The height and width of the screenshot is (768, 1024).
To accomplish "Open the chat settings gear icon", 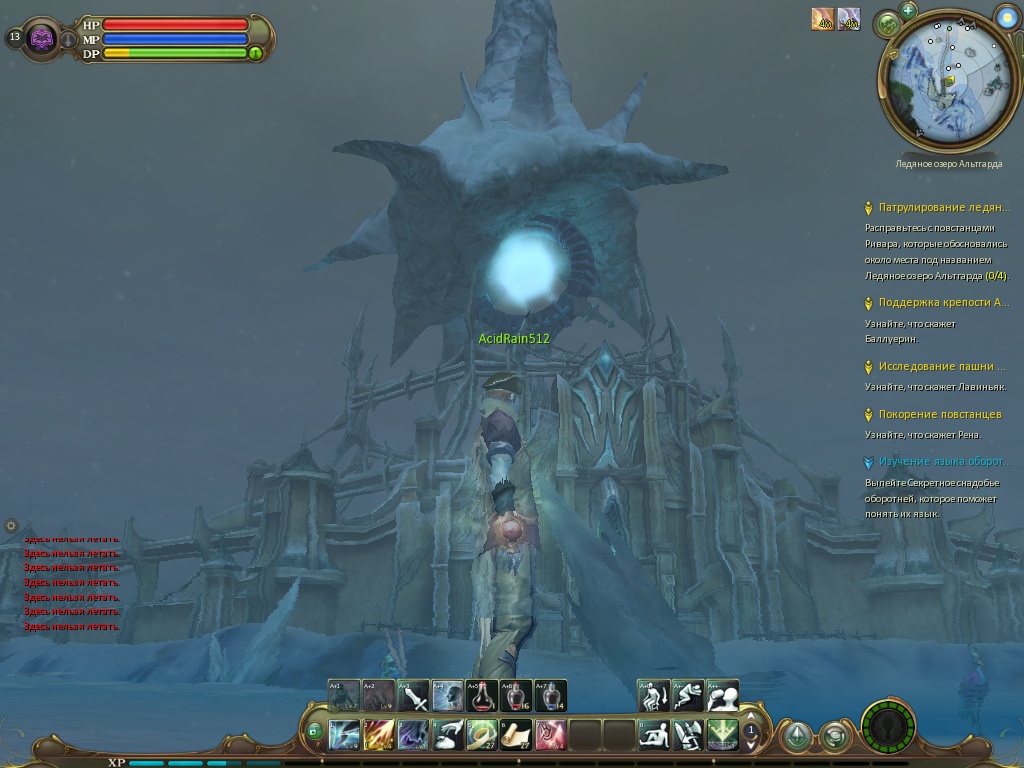I will pos(11,525).
